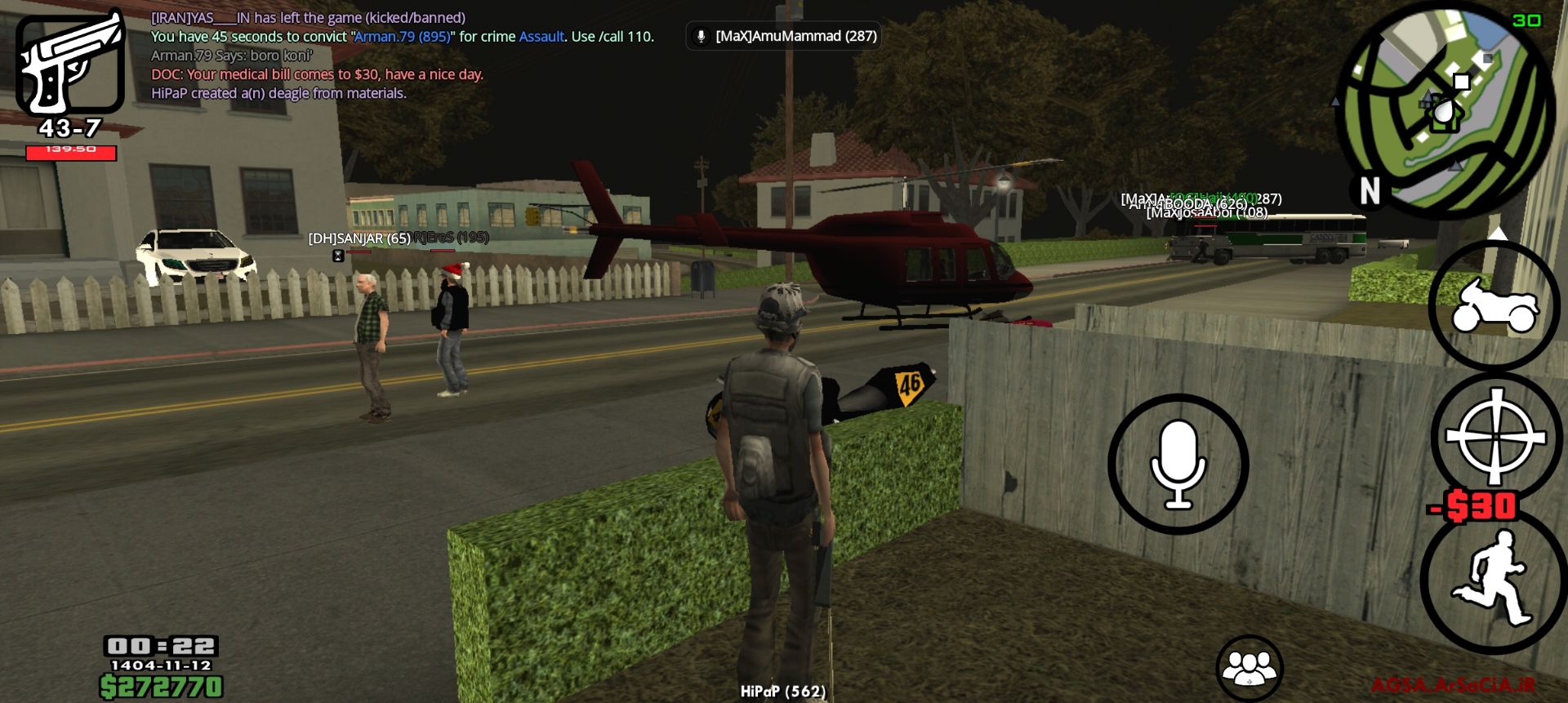1568x703 pixels.
Task: Open the player list group icon
Action: click(1249, 669)
